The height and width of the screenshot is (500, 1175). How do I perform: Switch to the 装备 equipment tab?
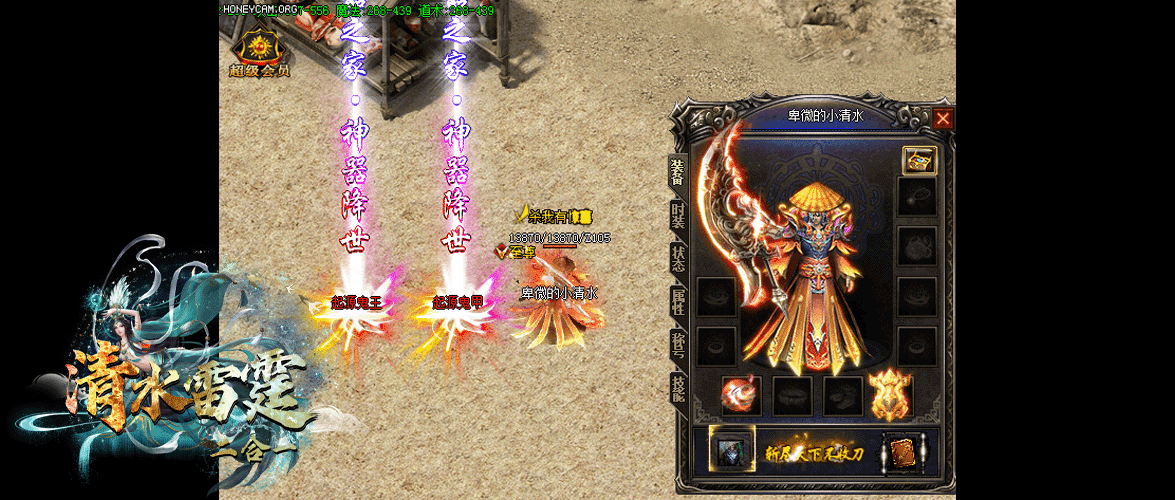[679, 173]
